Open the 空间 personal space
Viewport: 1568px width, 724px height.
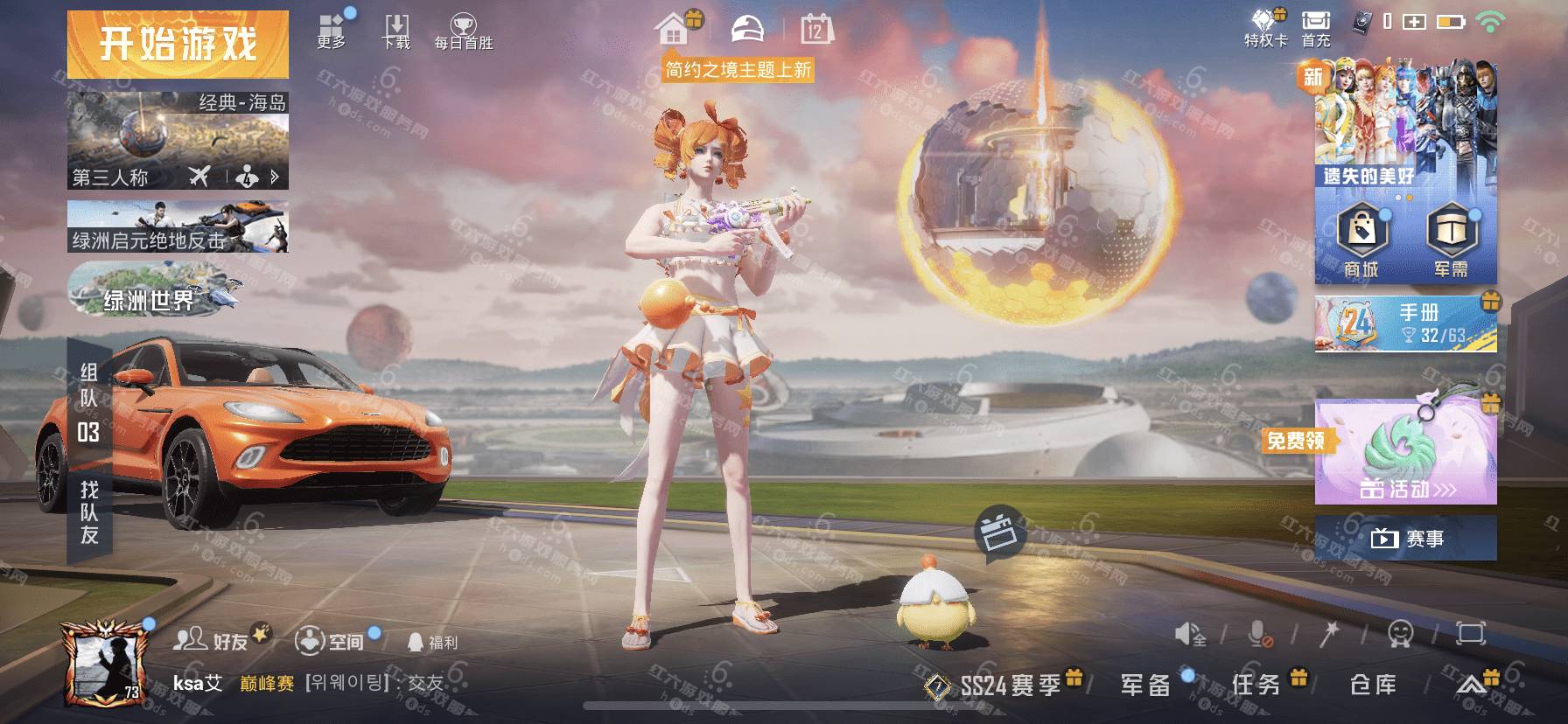tap(330, 641)
